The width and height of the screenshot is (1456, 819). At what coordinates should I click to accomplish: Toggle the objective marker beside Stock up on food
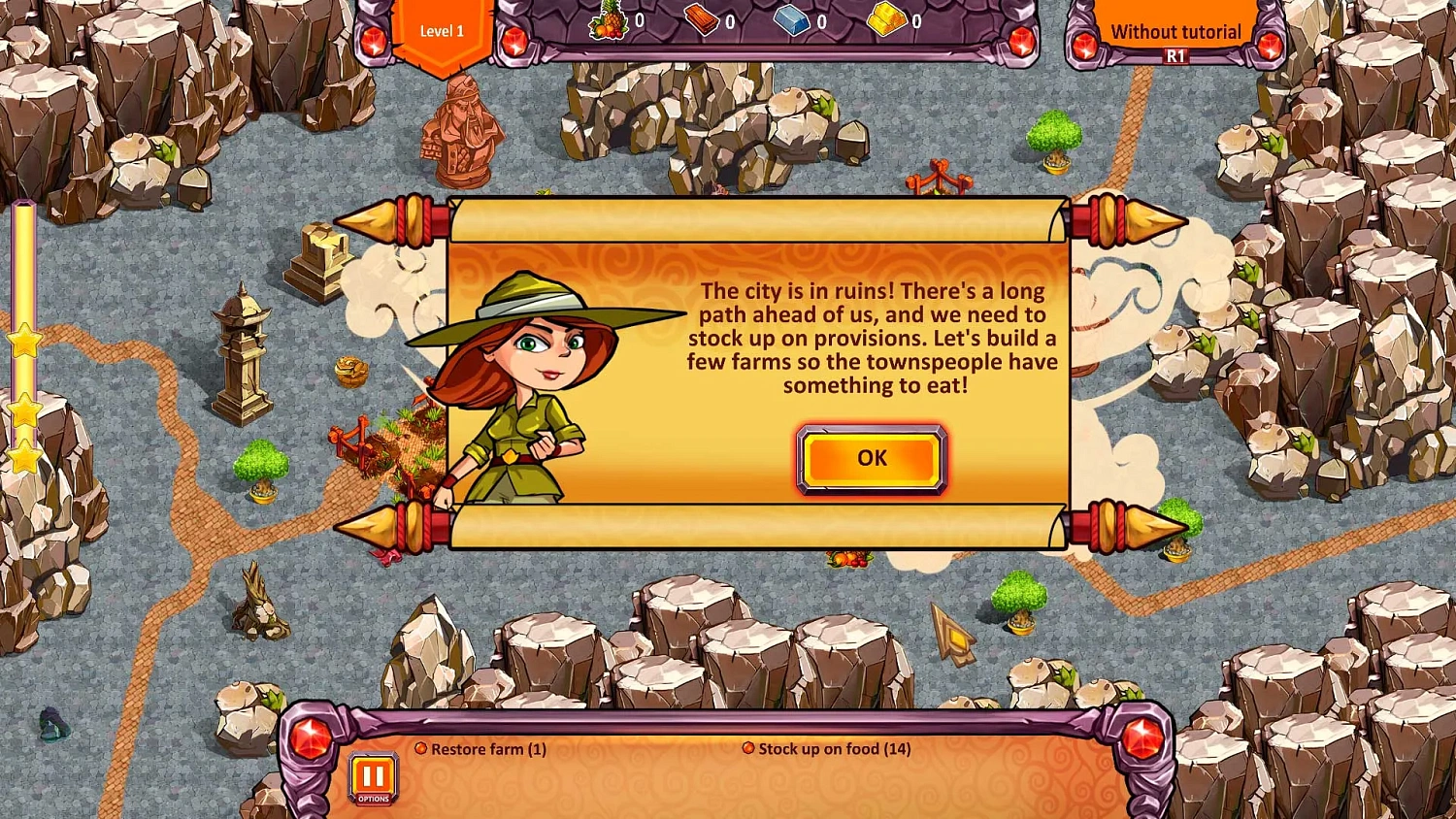tap(748, 748)
